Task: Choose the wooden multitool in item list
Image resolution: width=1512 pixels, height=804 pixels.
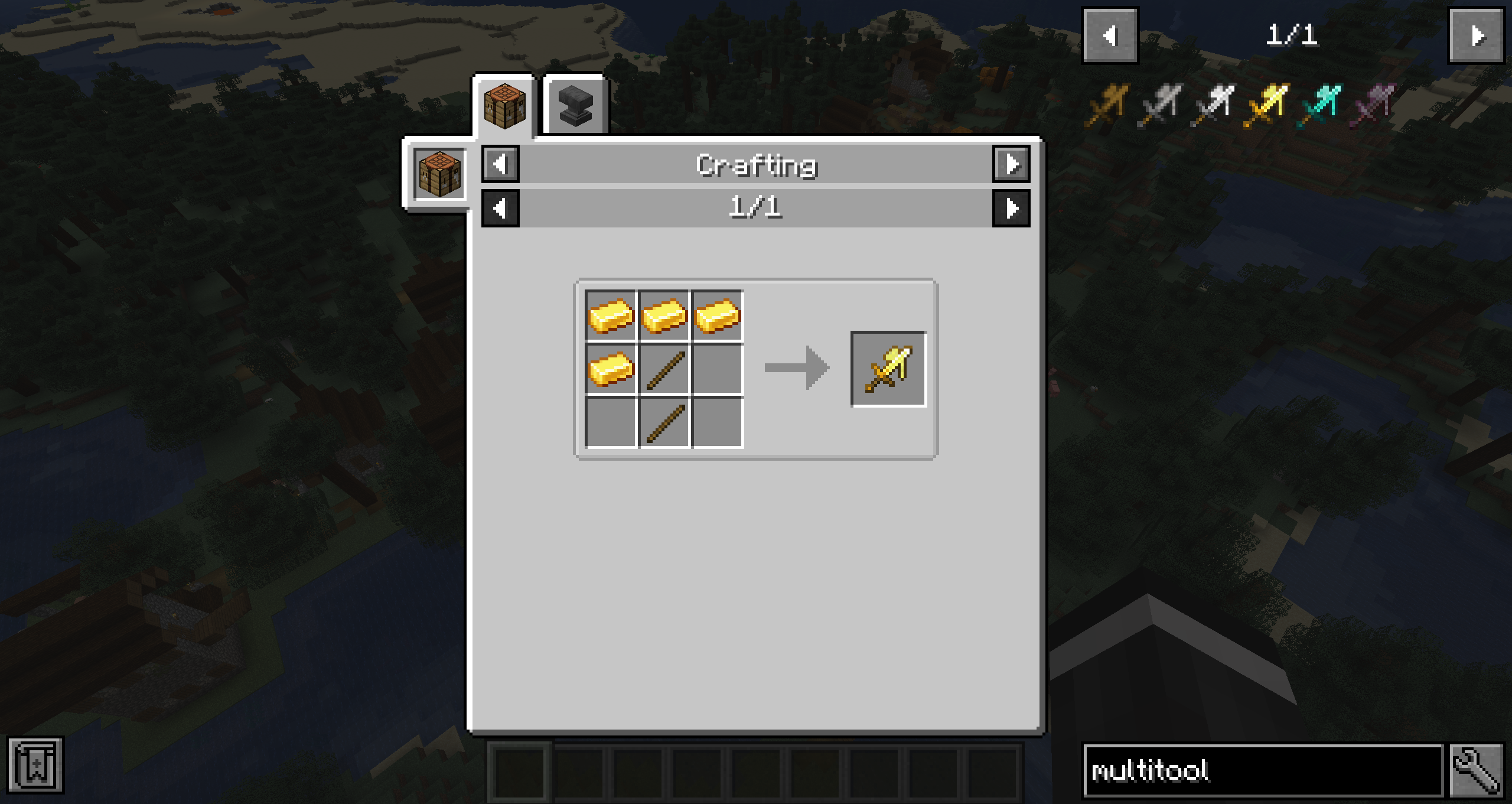Action: click(1107, 105)
